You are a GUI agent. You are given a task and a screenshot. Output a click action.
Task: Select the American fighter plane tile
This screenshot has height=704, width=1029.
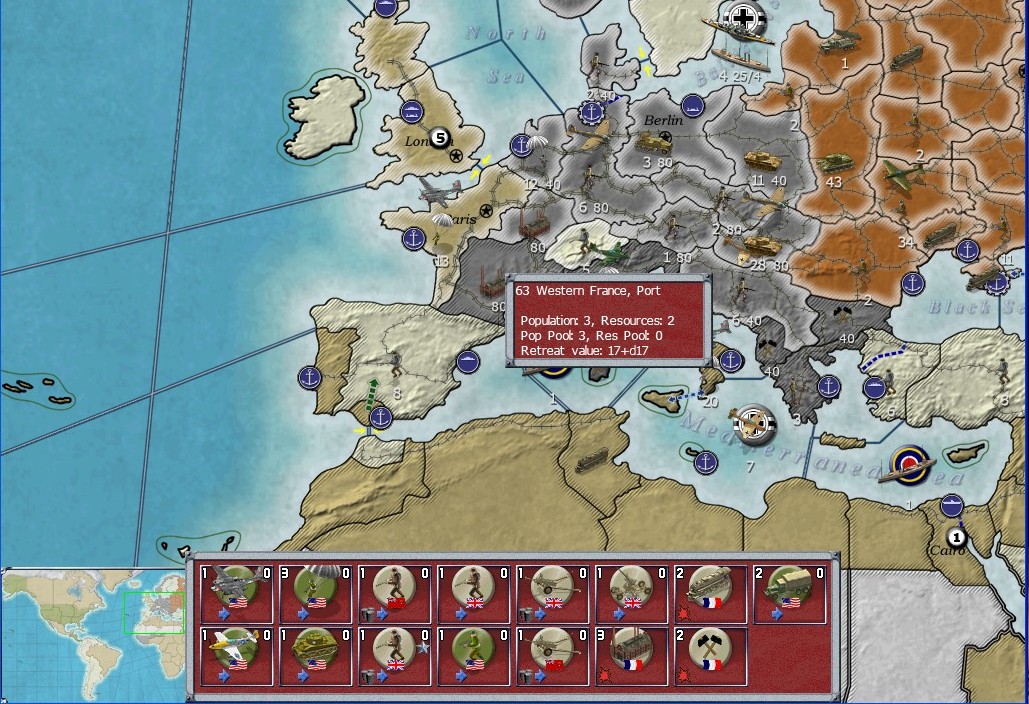pos(237,656)
